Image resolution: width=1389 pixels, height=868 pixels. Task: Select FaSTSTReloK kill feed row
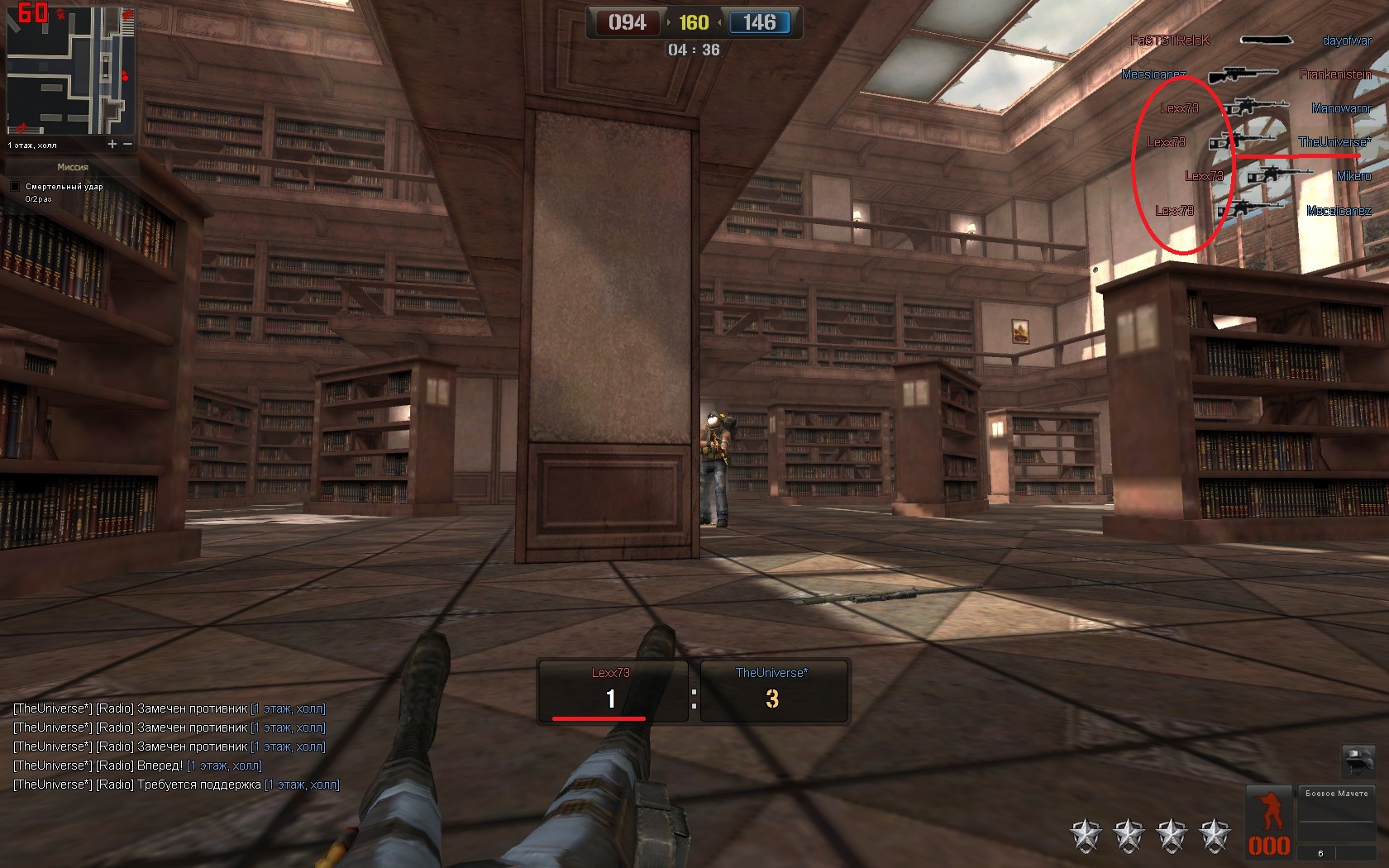pos(1250,41)
